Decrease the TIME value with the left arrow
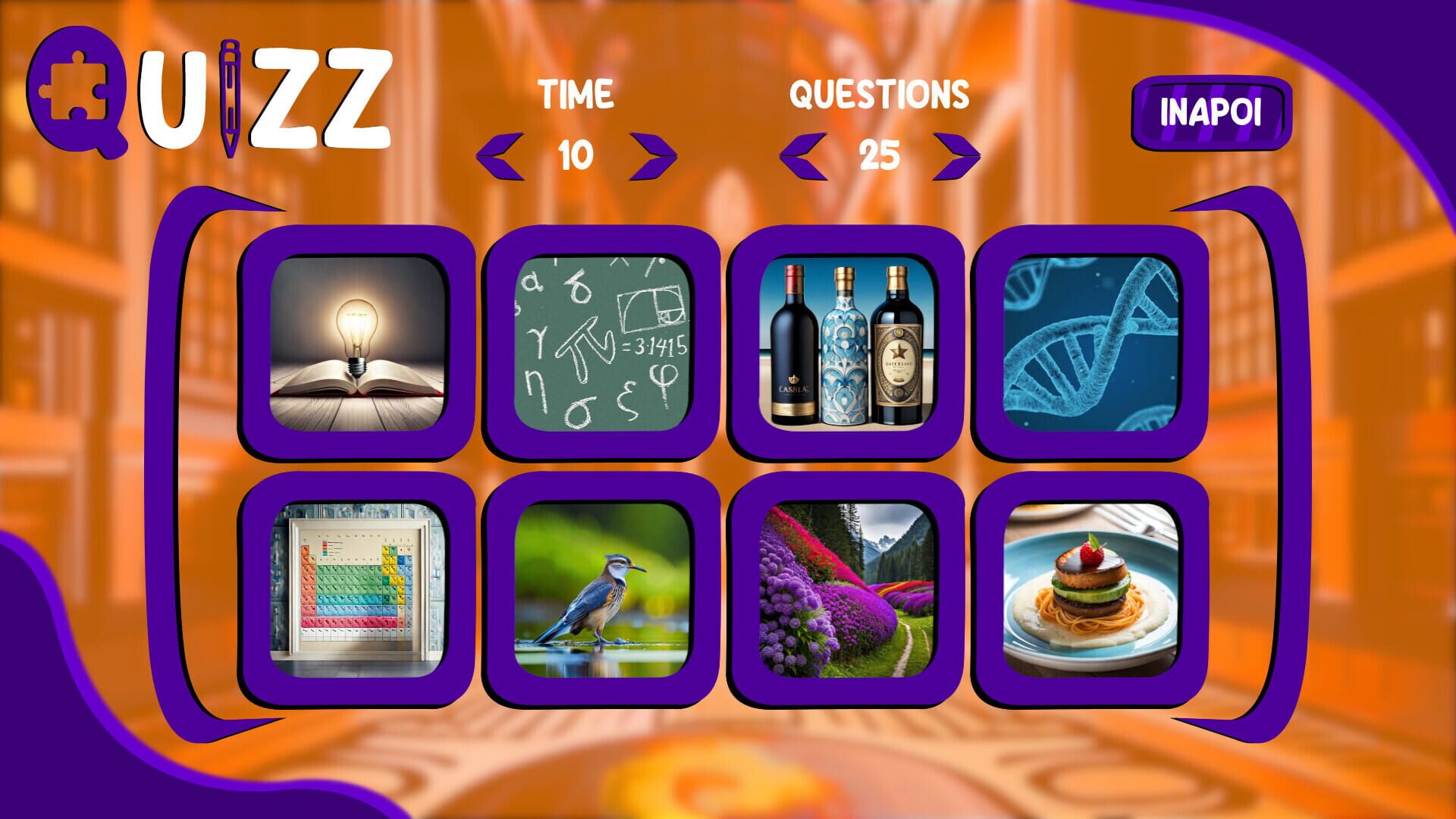Image resolution: width=1456 pixels, height=819 pixels. (x=503, y=155)
